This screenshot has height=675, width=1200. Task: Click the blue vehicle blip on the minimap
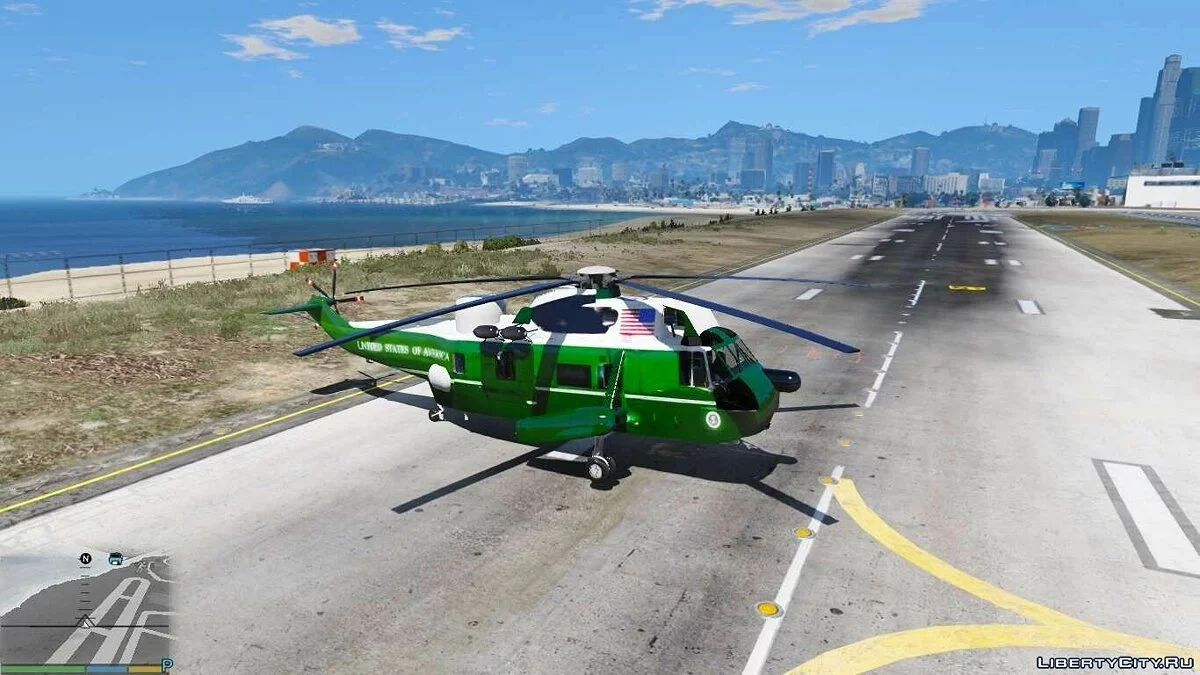pyautogui.click(x=115, y=558)
